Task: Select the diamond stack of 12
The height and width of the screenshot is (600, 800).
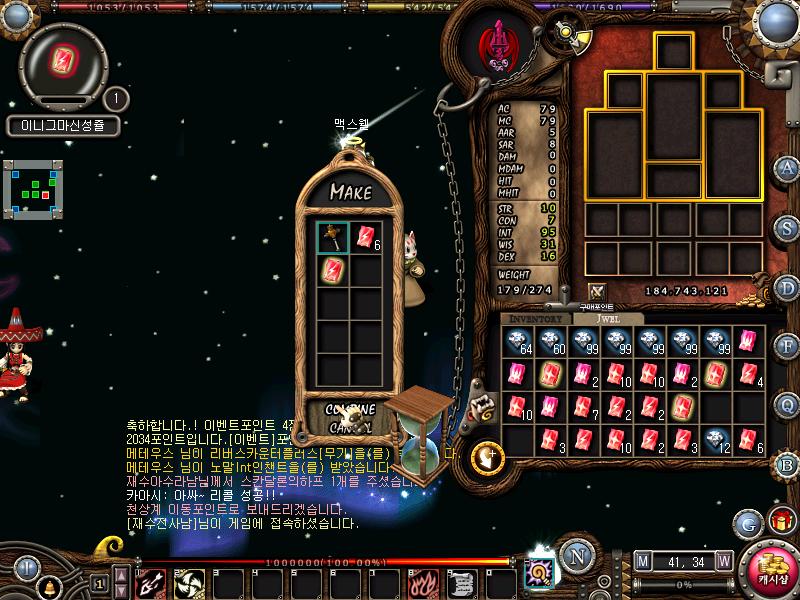Action: [x=716, y=440]
